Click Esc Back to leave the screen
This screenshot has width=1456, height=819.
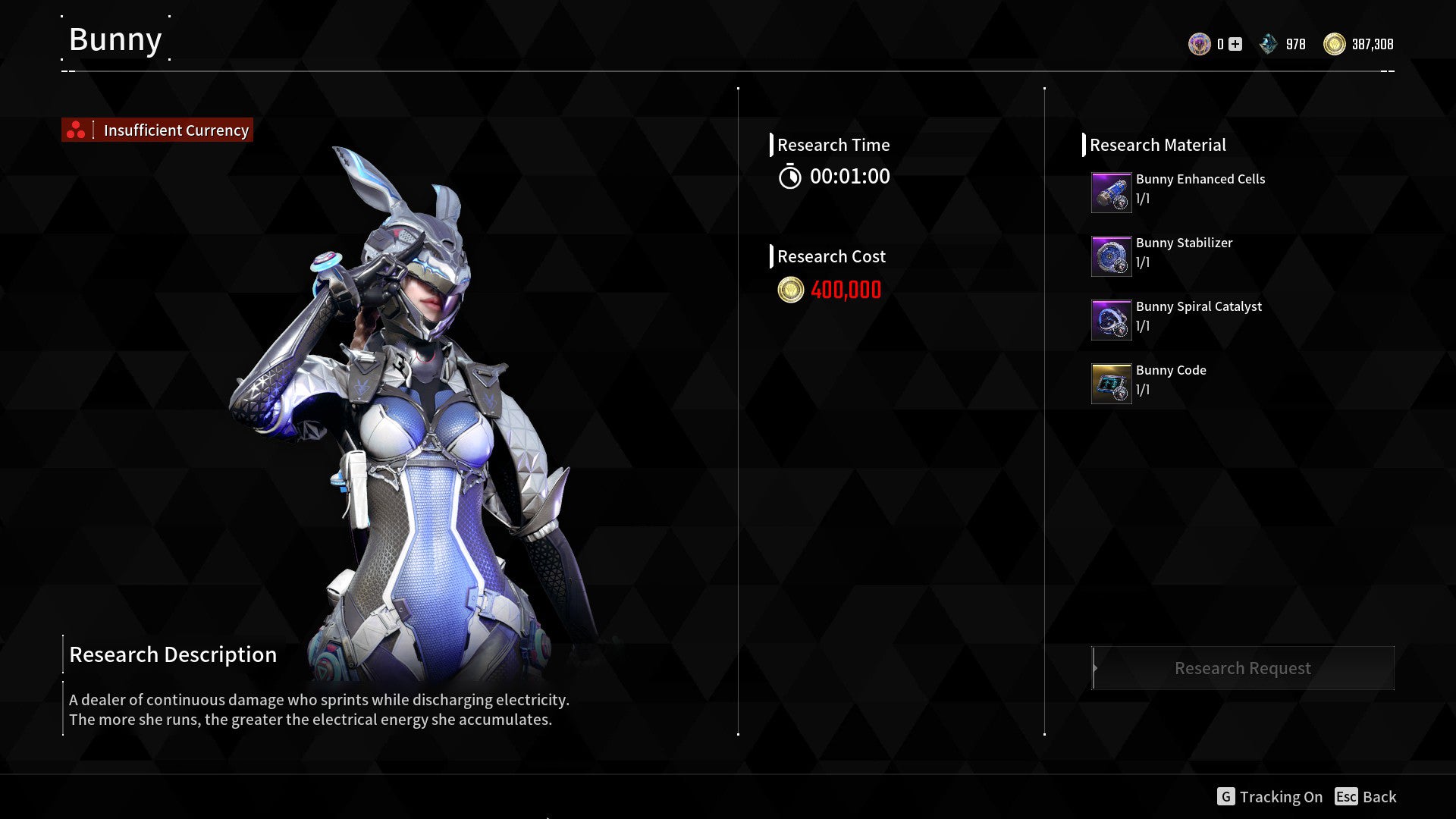tap(1366, 797)
